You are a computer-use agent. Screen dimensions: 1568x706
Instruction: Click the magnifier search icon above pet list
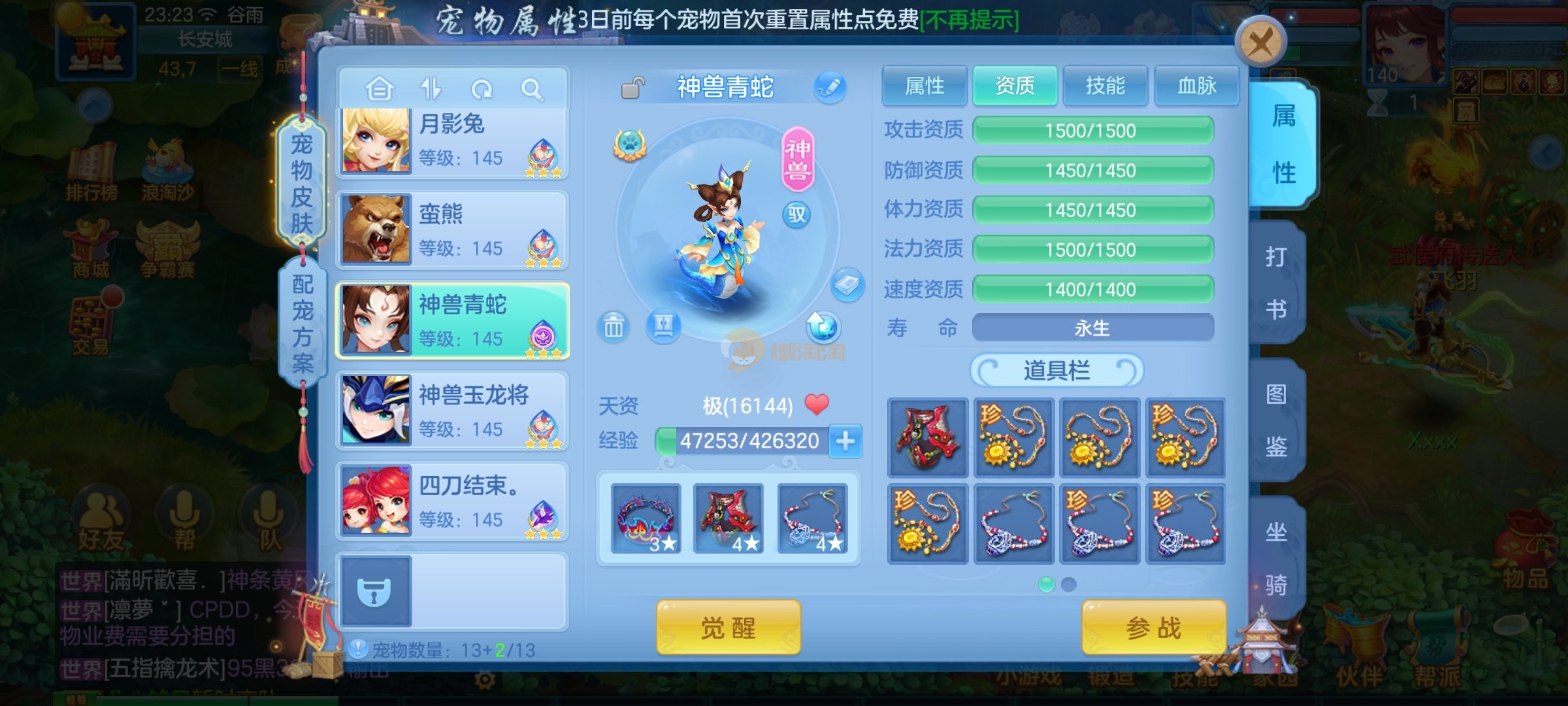532,89
